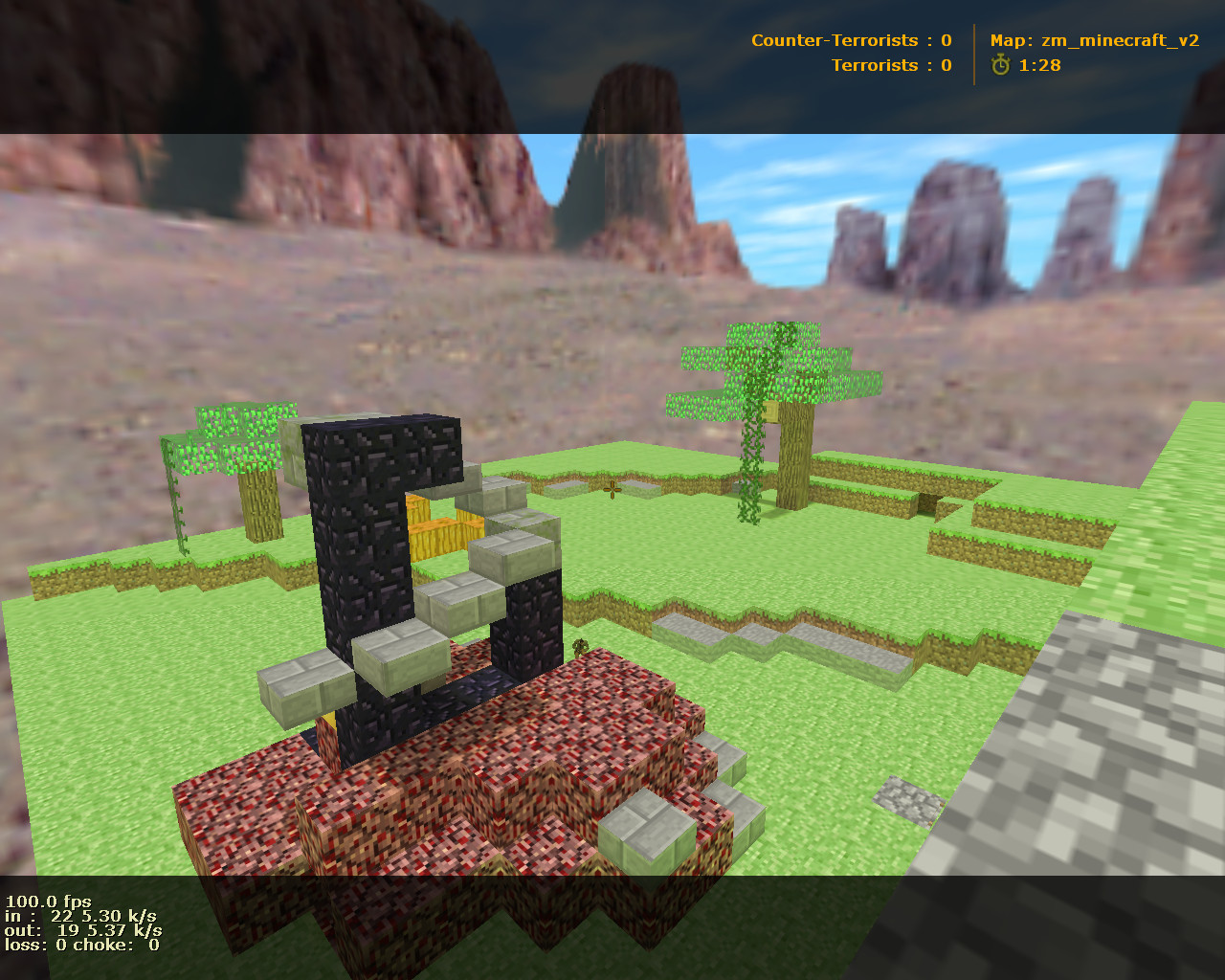Screen dimensions: 1225x980
Task: Click the 100.0 fps counter
Action: (x=48, y=900)
